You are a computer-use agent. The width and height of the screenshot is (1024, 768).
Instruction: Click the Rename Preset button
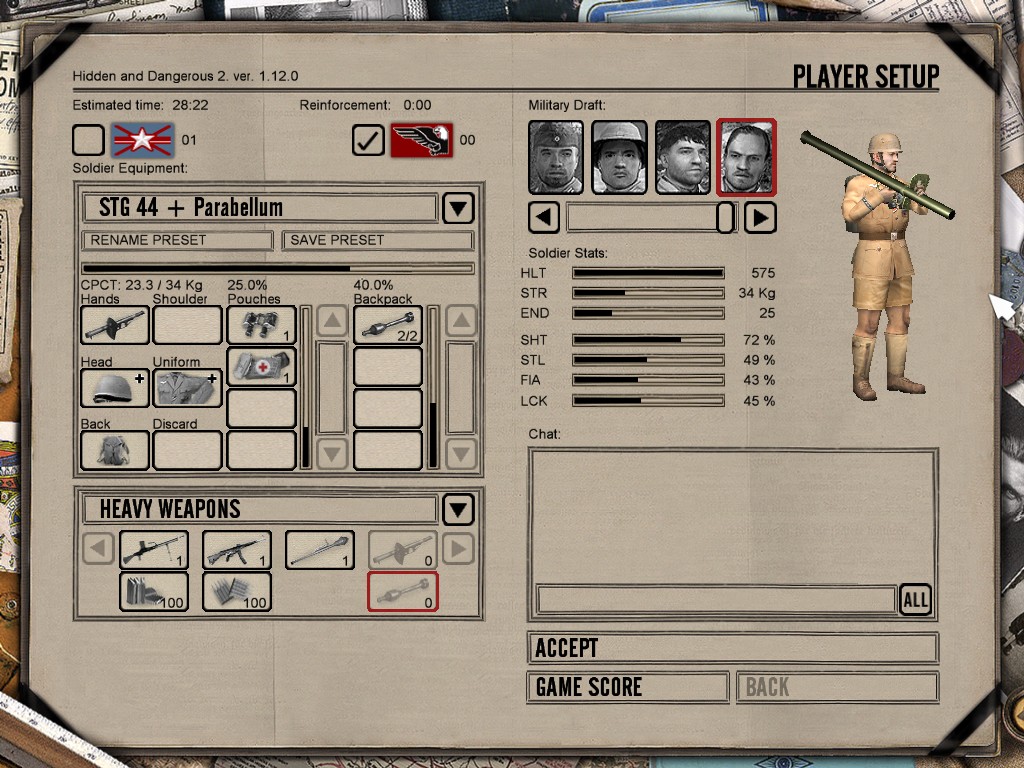(177, 240)
